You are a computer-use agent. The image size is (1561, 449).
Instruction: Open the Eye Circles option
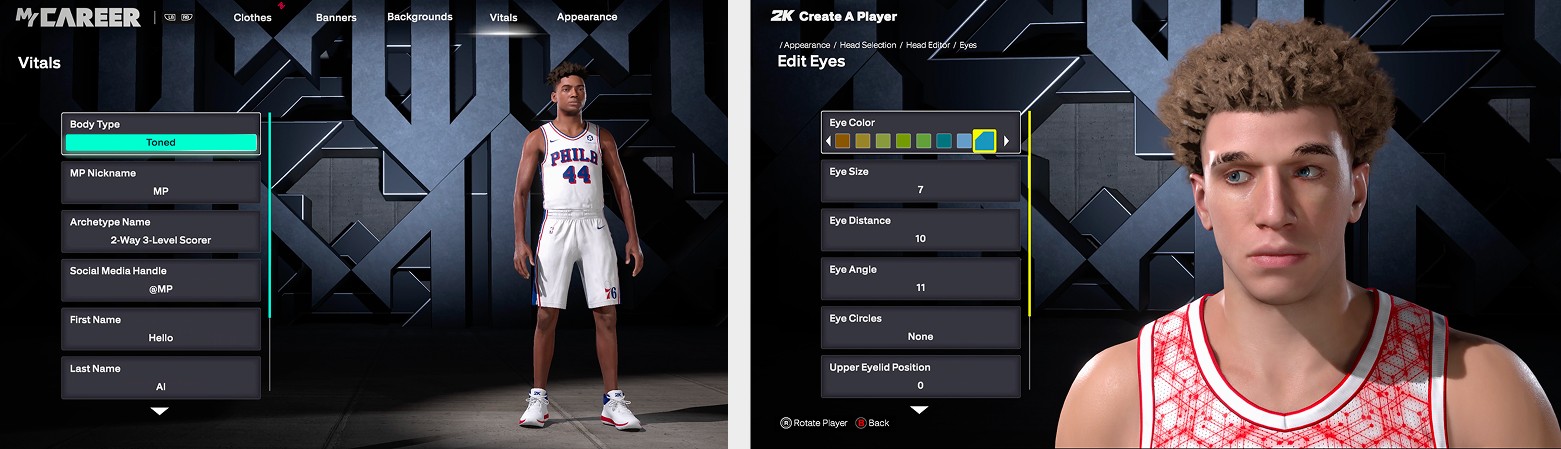920,328
